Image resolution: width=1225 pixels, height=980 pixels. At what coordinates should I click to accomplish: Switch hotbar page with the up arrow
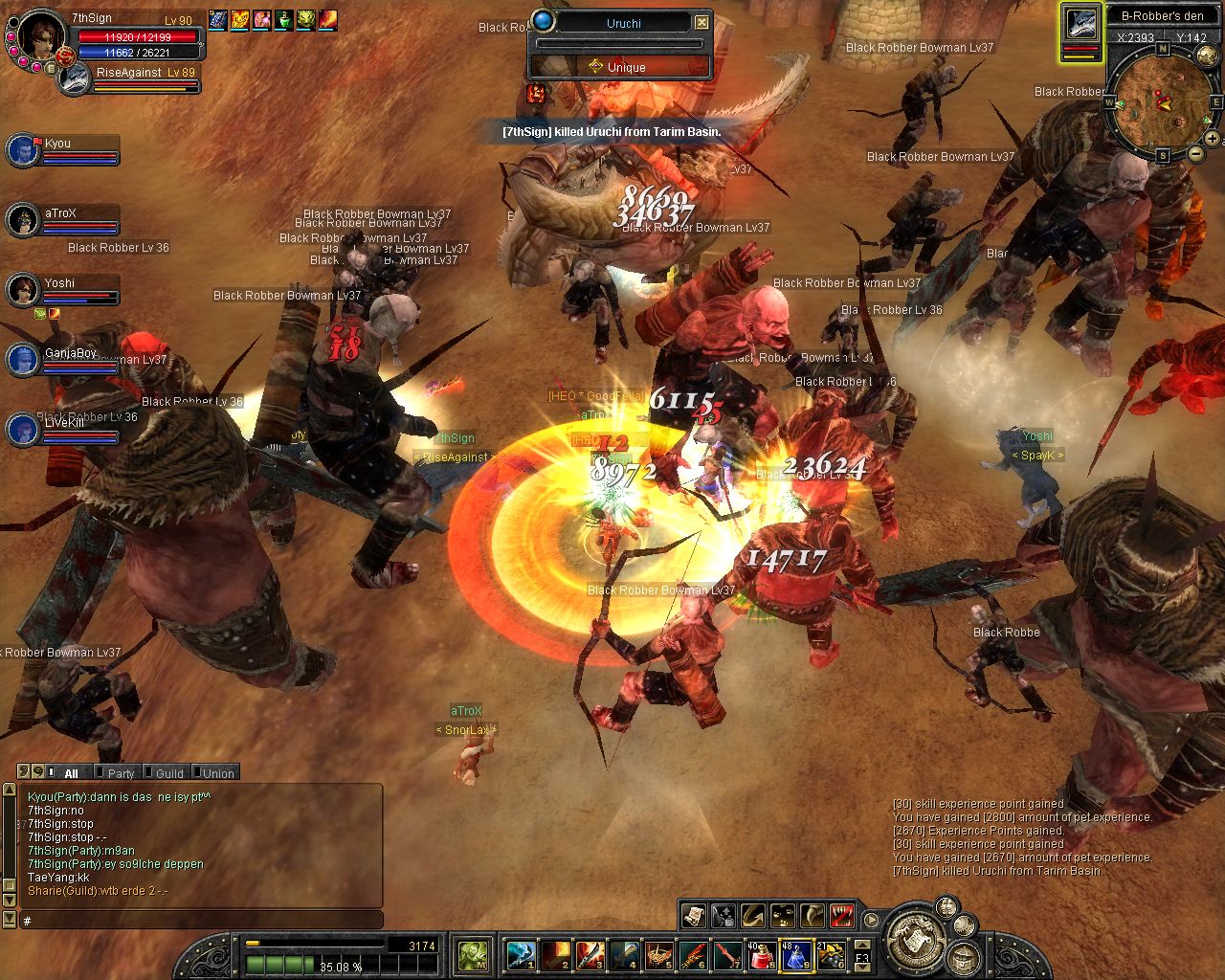pos(862,945)
